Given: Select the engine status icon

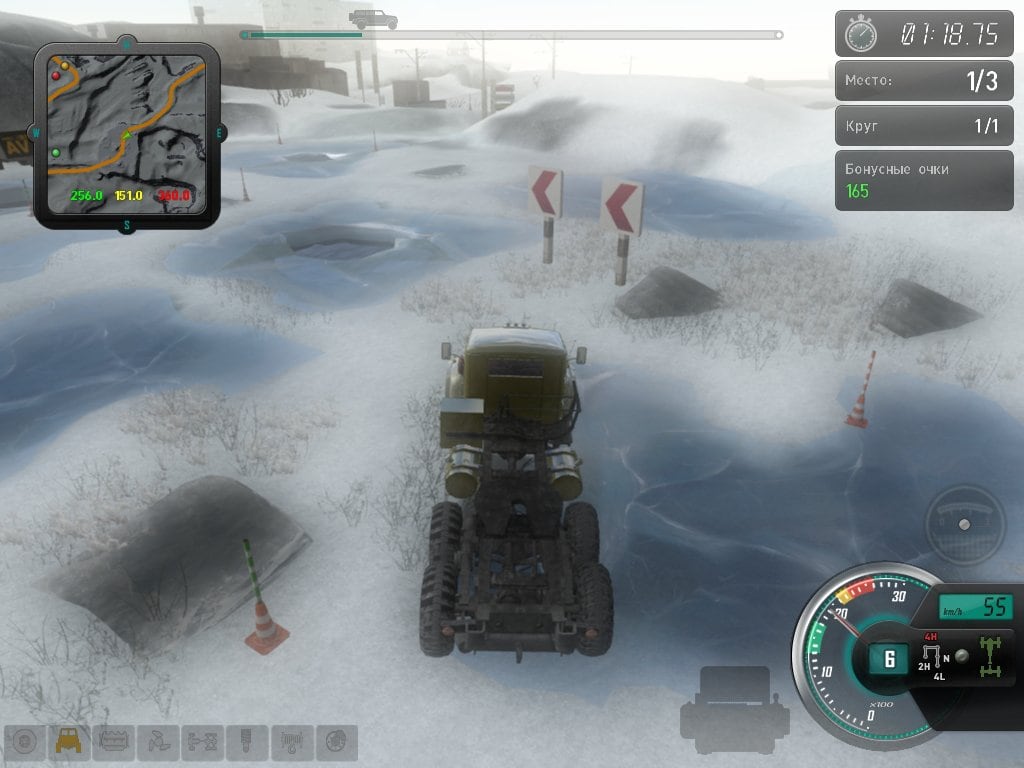Looking at the screenshot, I should coord(114,742).
